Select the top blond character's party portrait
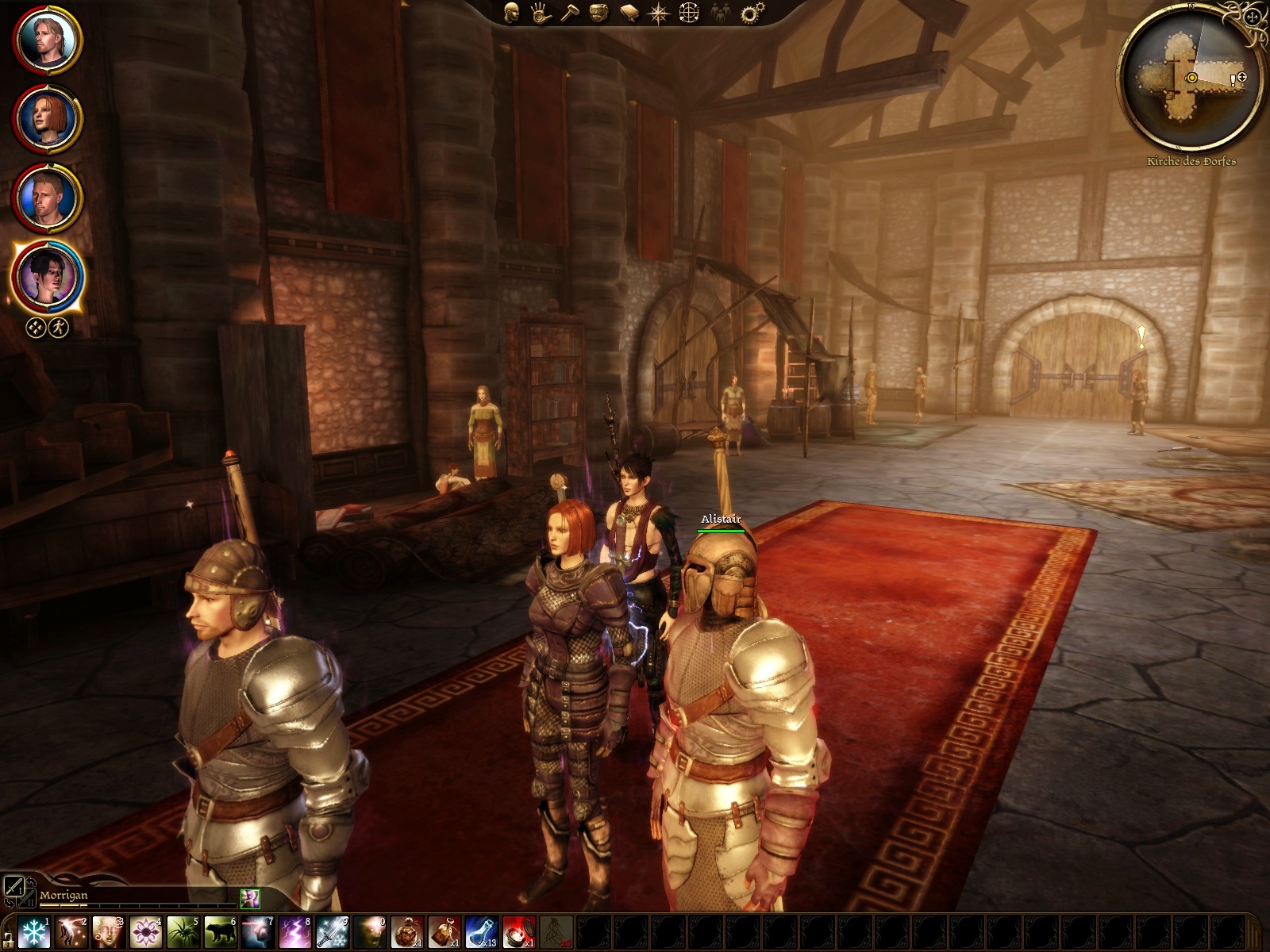Screen dimensions: 1270x952 [47, 40]
